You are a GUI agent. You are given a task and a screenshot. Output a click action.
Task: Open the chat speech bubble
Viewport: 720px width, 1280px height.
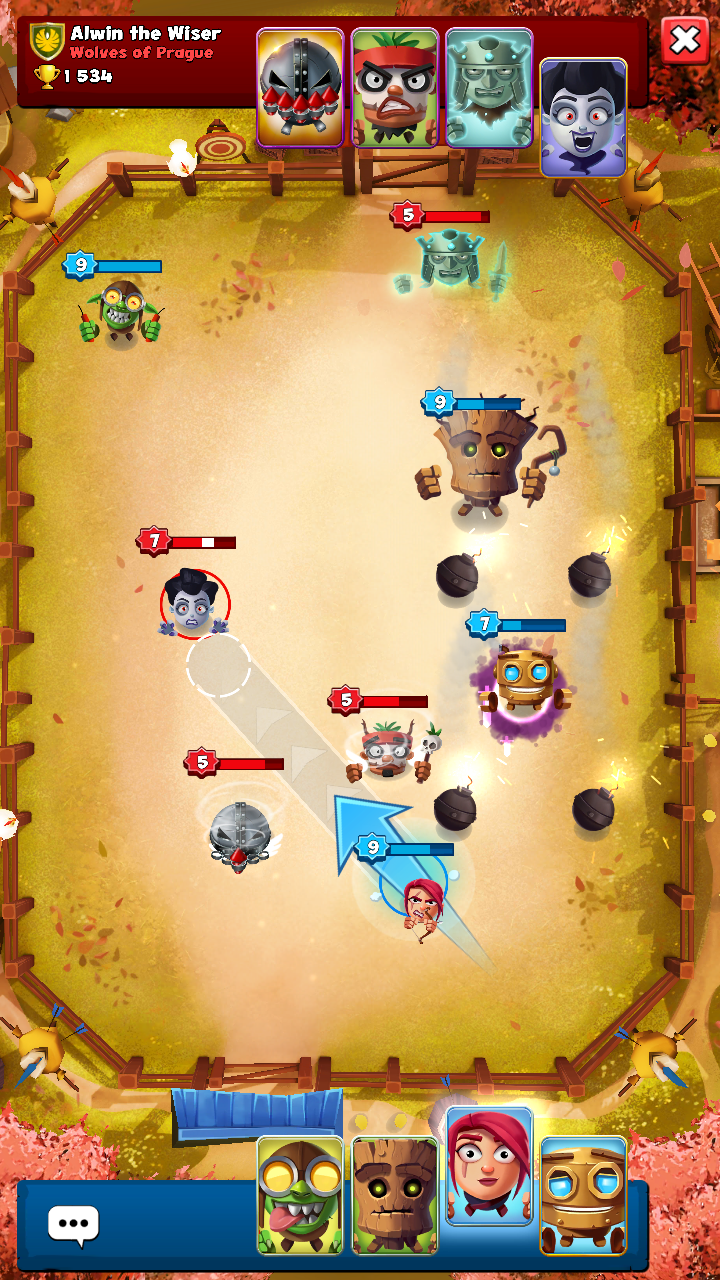coord(73,1224)
